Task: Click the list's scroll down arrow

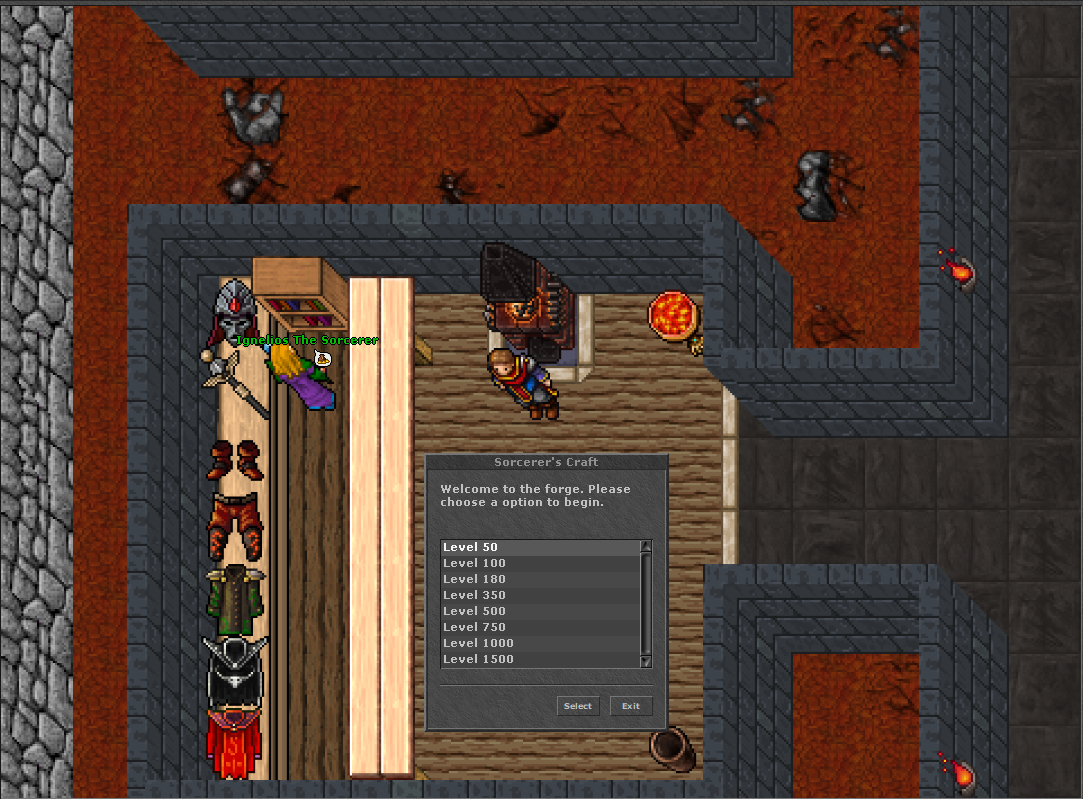Action: (645, 661)
